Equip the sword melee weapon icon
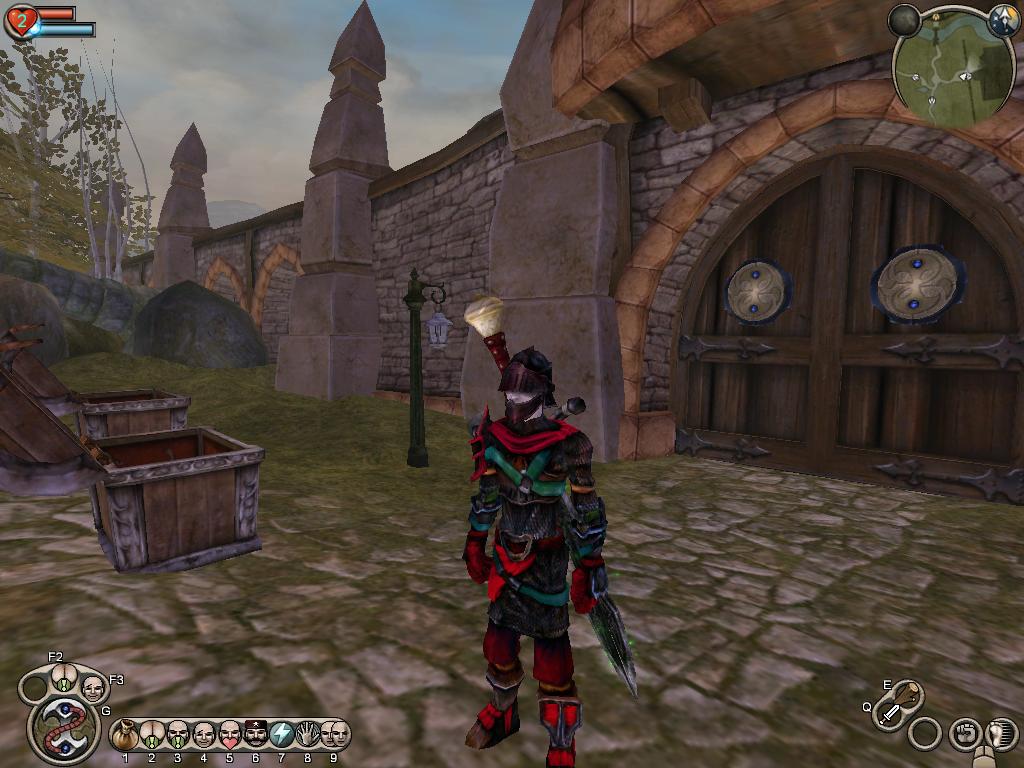The image size is (1024, 768). click(889, 714)
